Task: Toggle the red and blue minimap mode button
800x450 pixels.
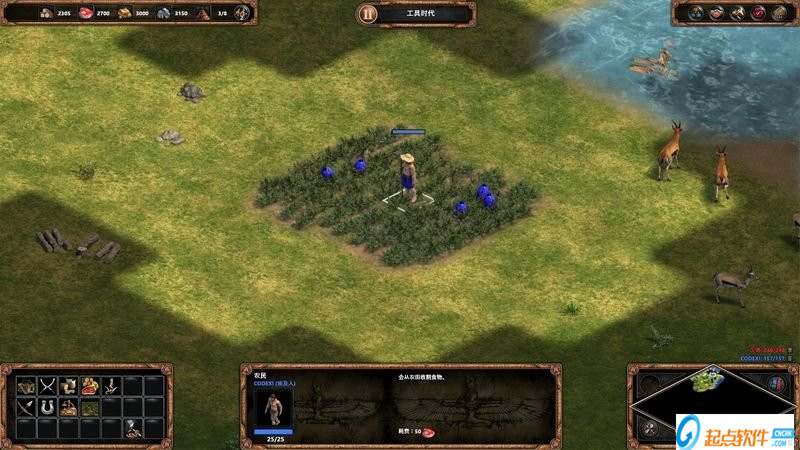Action: pos(776,384)
